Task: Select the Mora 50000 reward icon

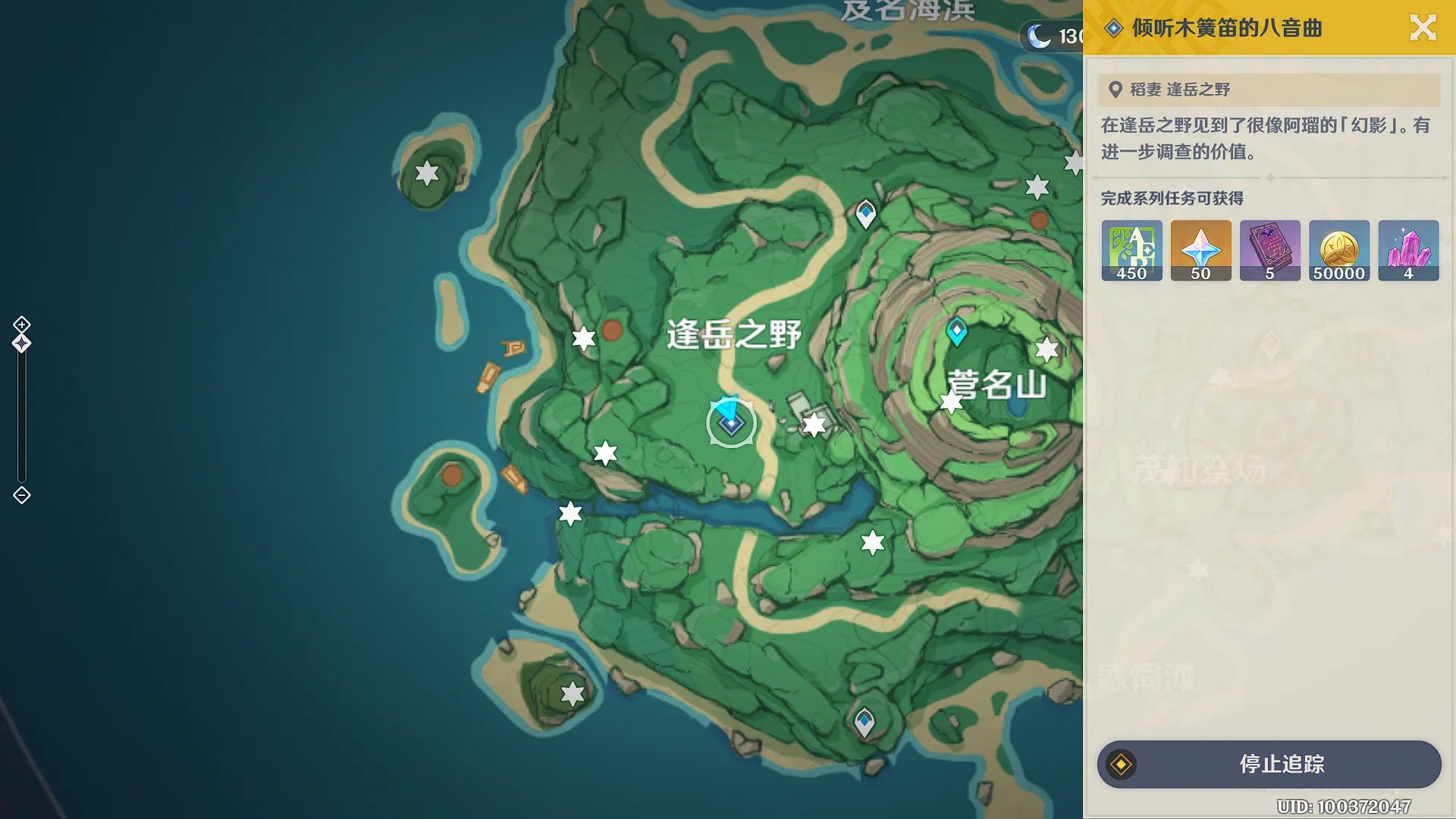Action: (x=1339, y=251)
